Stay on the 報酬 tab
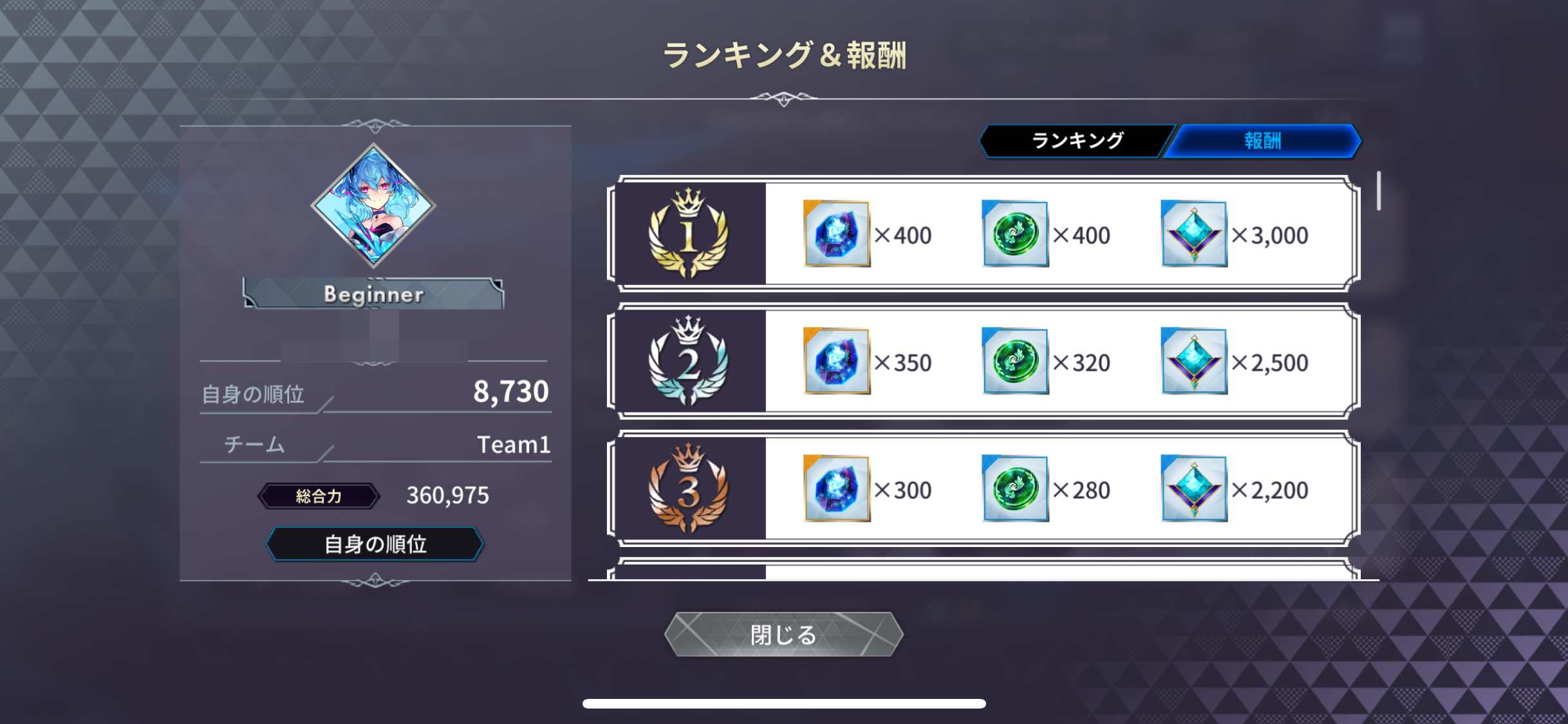The width and height of the screenshot is (1568, 724). [1264, 139]
